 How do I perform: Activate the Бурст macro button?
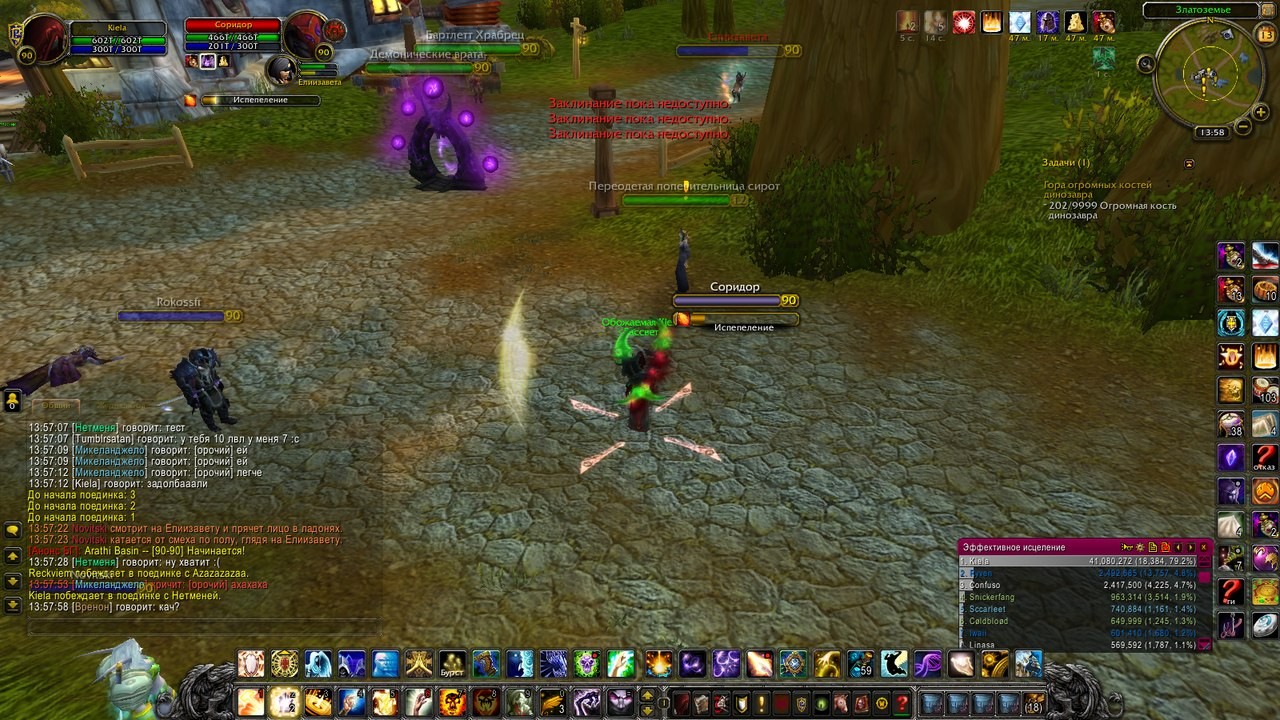tap(453, 664)
